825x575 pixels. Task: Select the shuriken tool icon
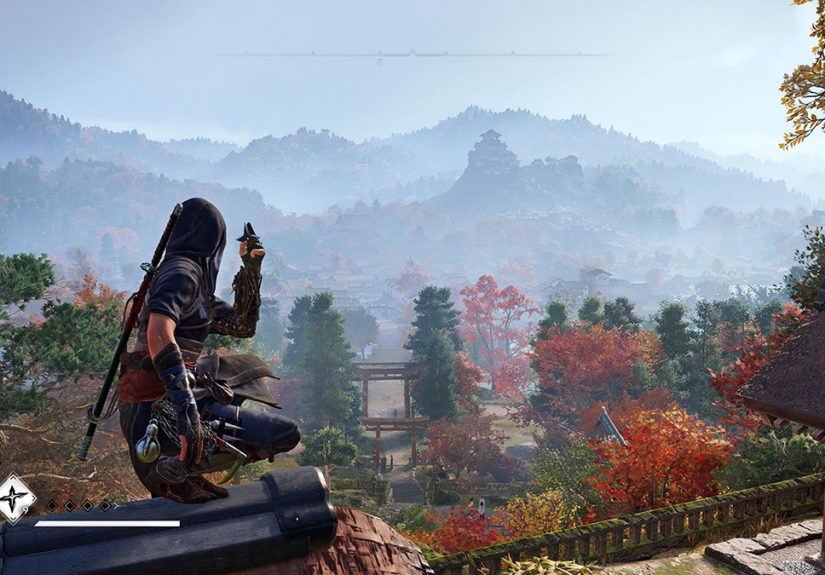pyautogui.click(x=14, y=498)
